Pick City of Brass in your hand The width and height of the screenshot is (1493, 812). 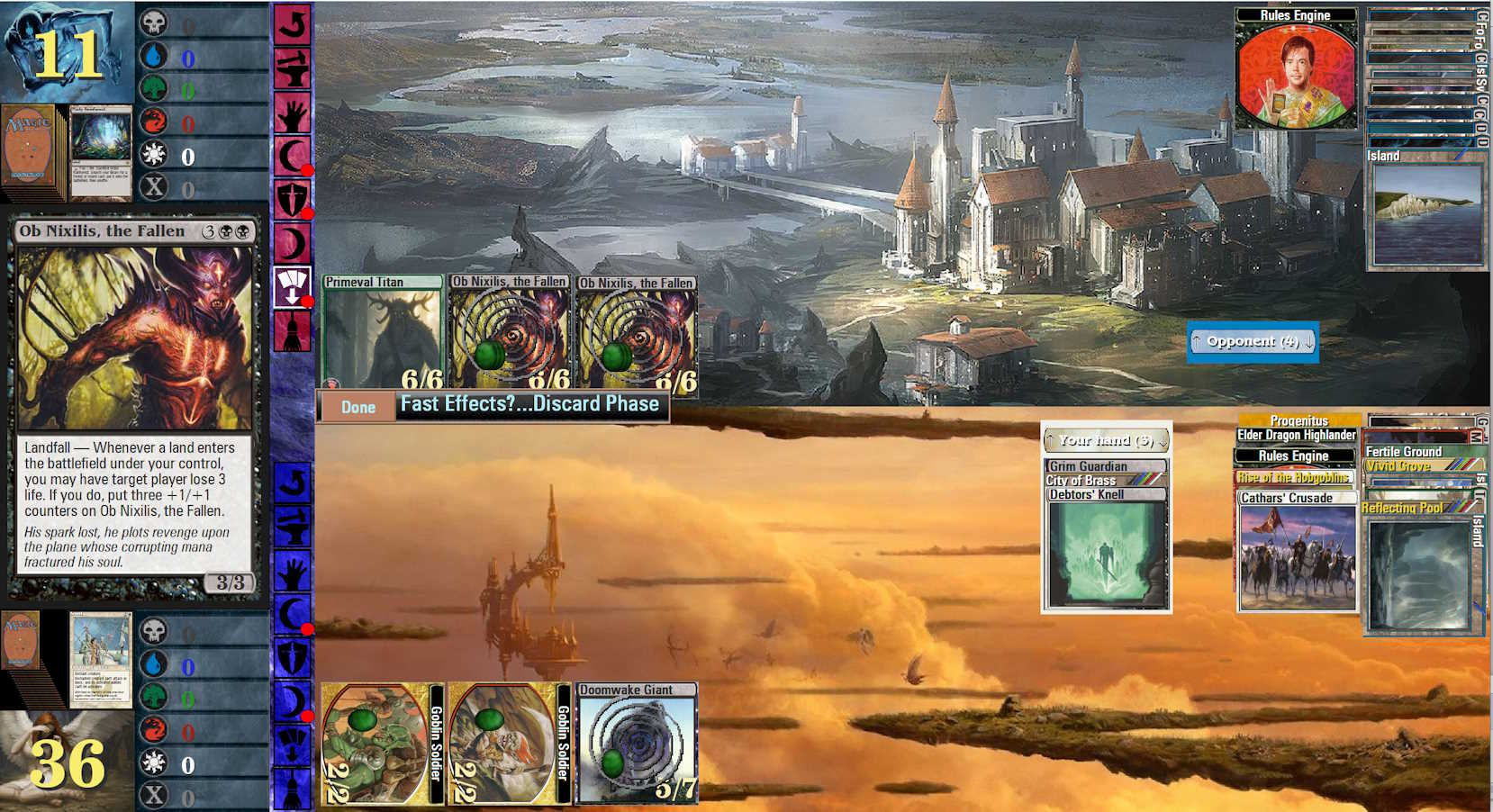(1106, 480)
